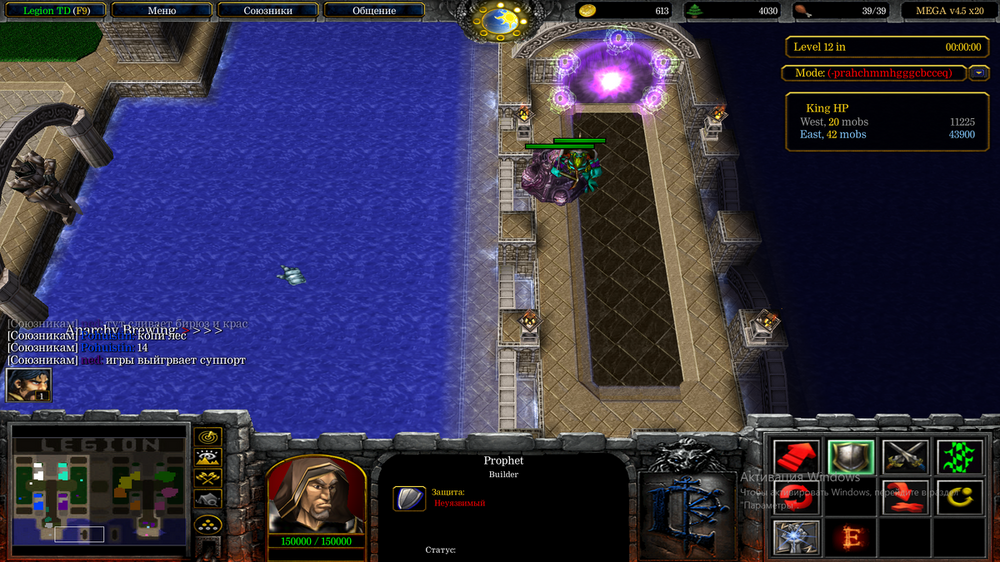Toggle minimap terrain display eye button
Viewport: 1000px width, 562px height.
(208, 457)
